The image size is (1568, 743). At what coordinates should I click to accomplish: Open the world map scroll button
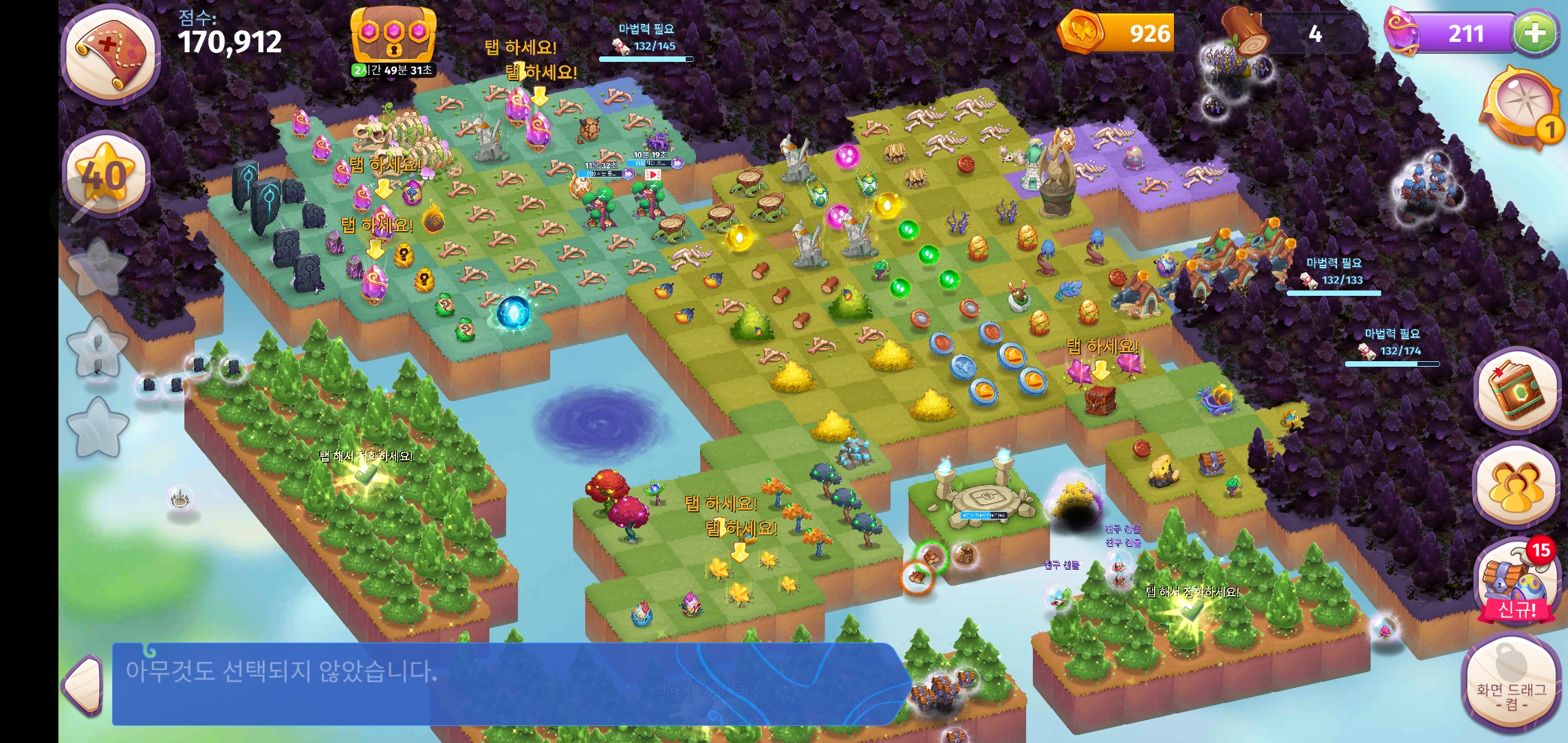point(111,54)
